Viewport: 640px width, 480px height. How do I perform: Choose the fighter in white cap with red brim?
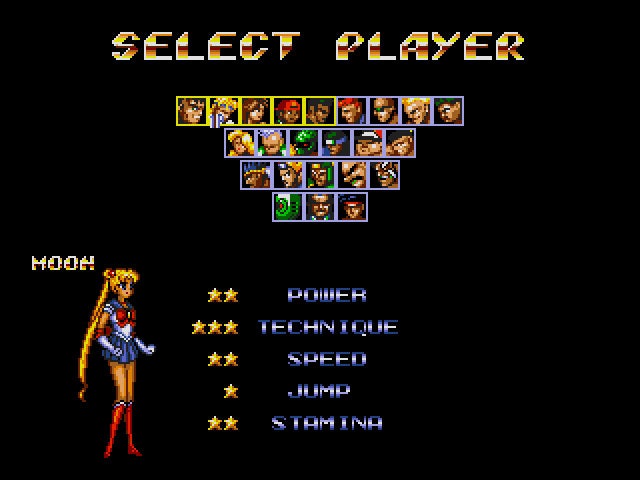point(367,142)
